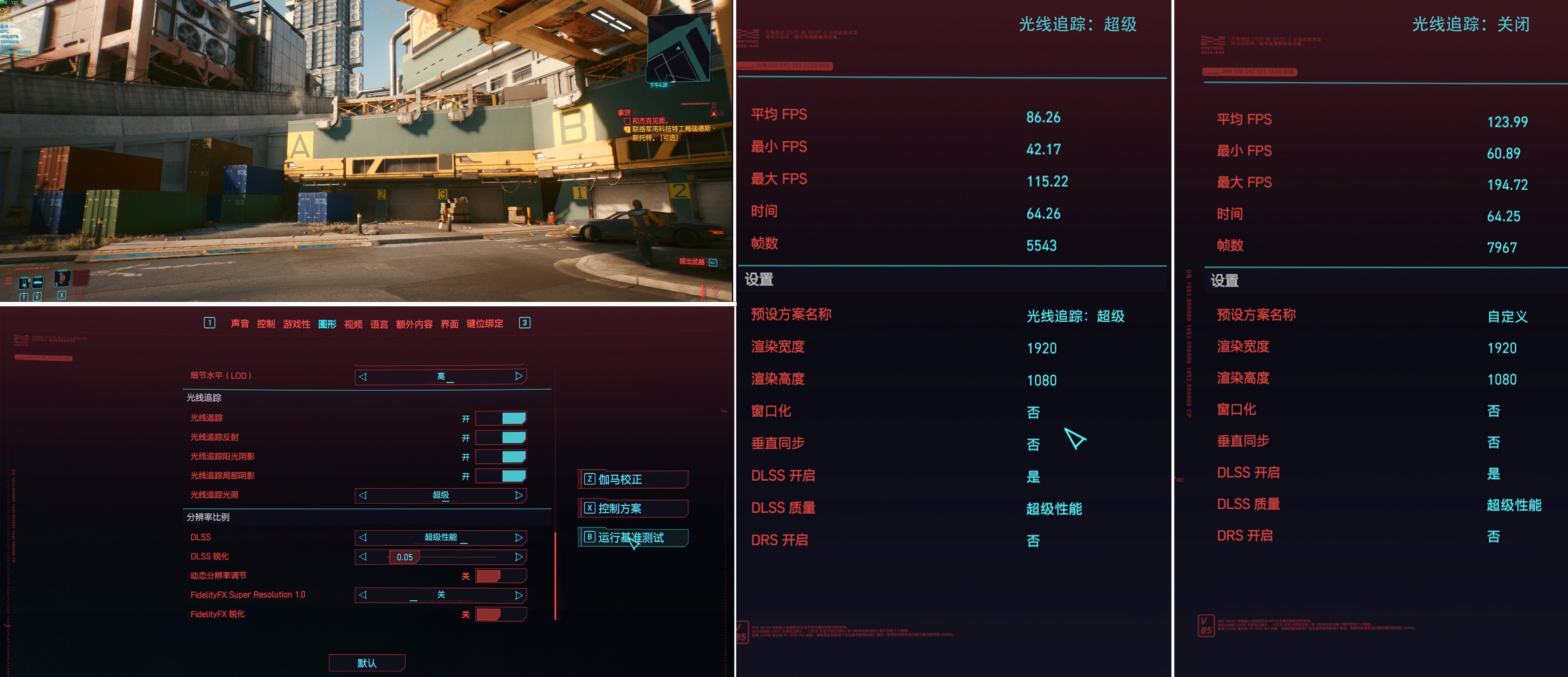The image size is (1568, 677).
Task: Click the empty red quickslot next to the grenade
Action: 80,279
